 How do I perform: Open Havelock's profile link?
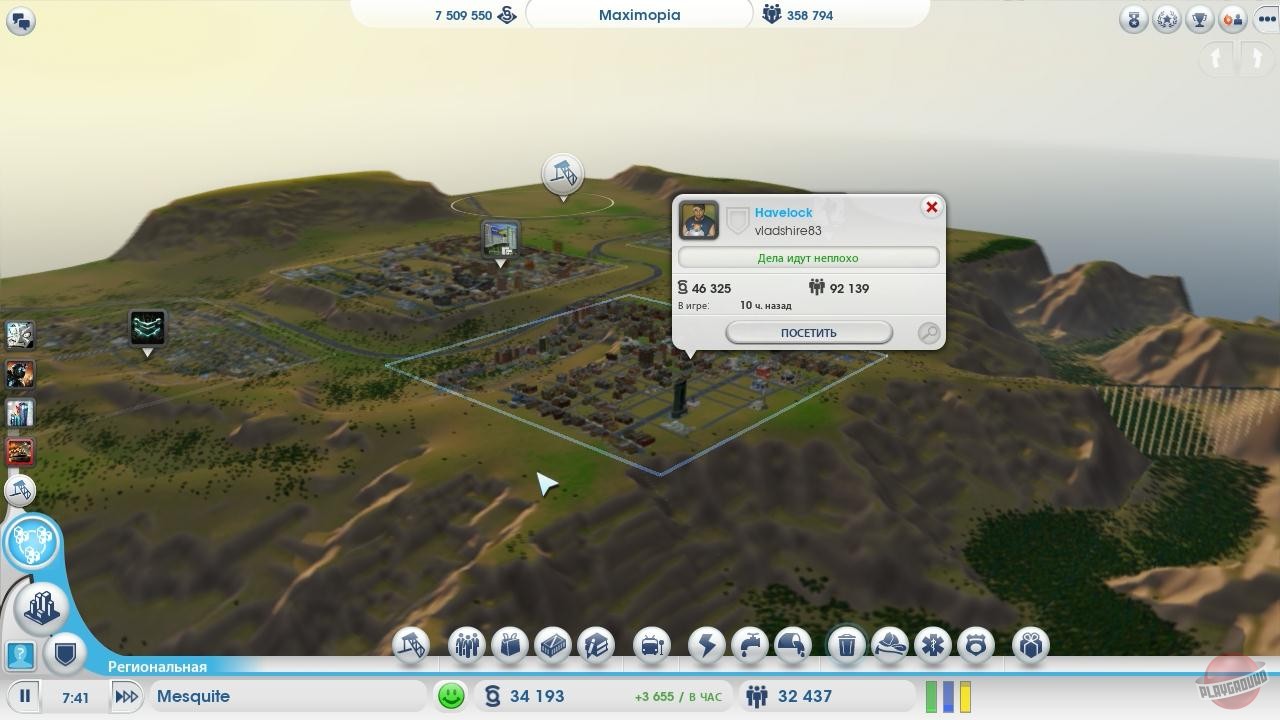pyautogui.click(x=783, y=212)
